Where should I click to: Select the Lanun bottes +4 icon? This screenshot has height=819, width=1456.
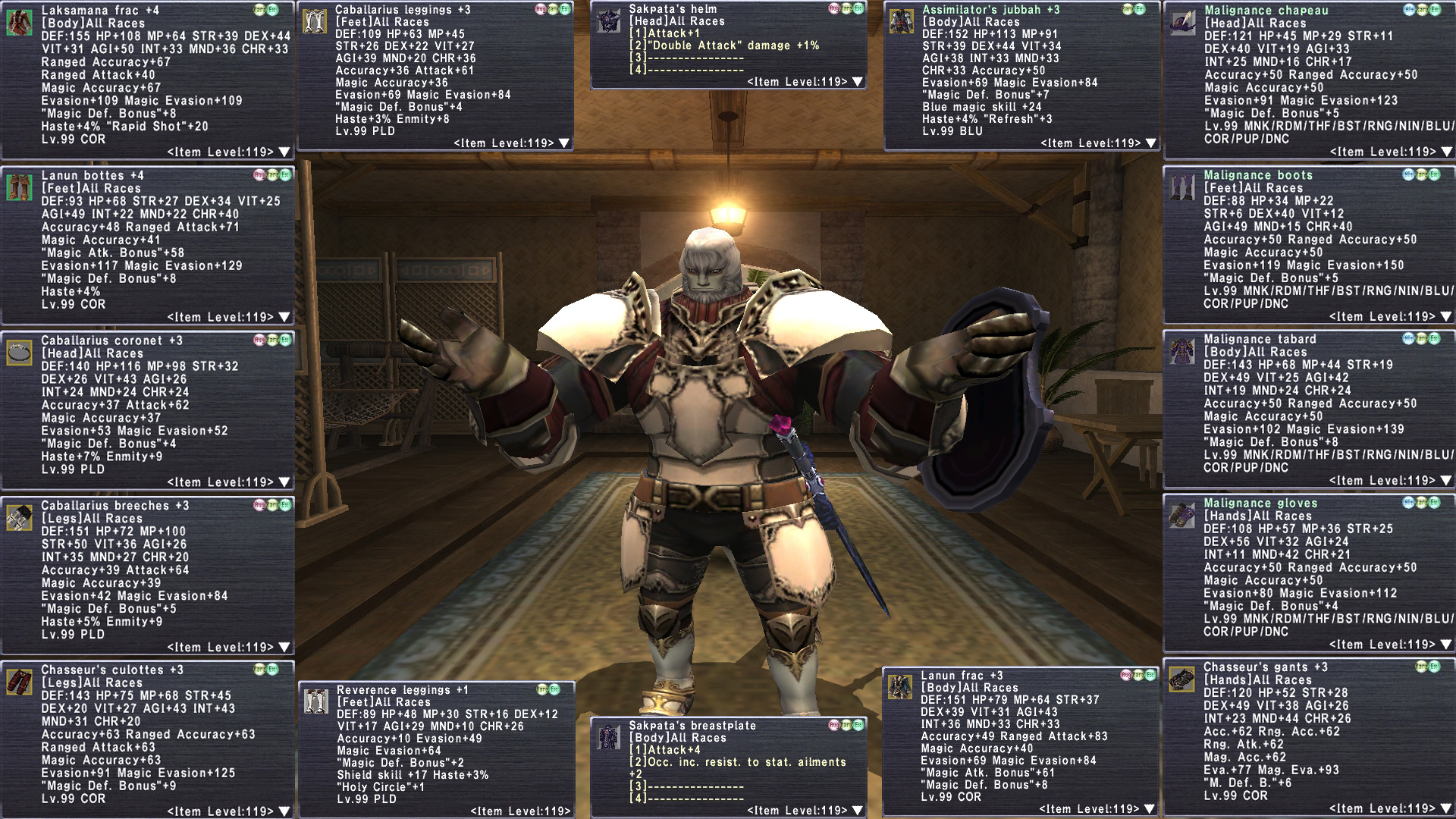[19, 187]
